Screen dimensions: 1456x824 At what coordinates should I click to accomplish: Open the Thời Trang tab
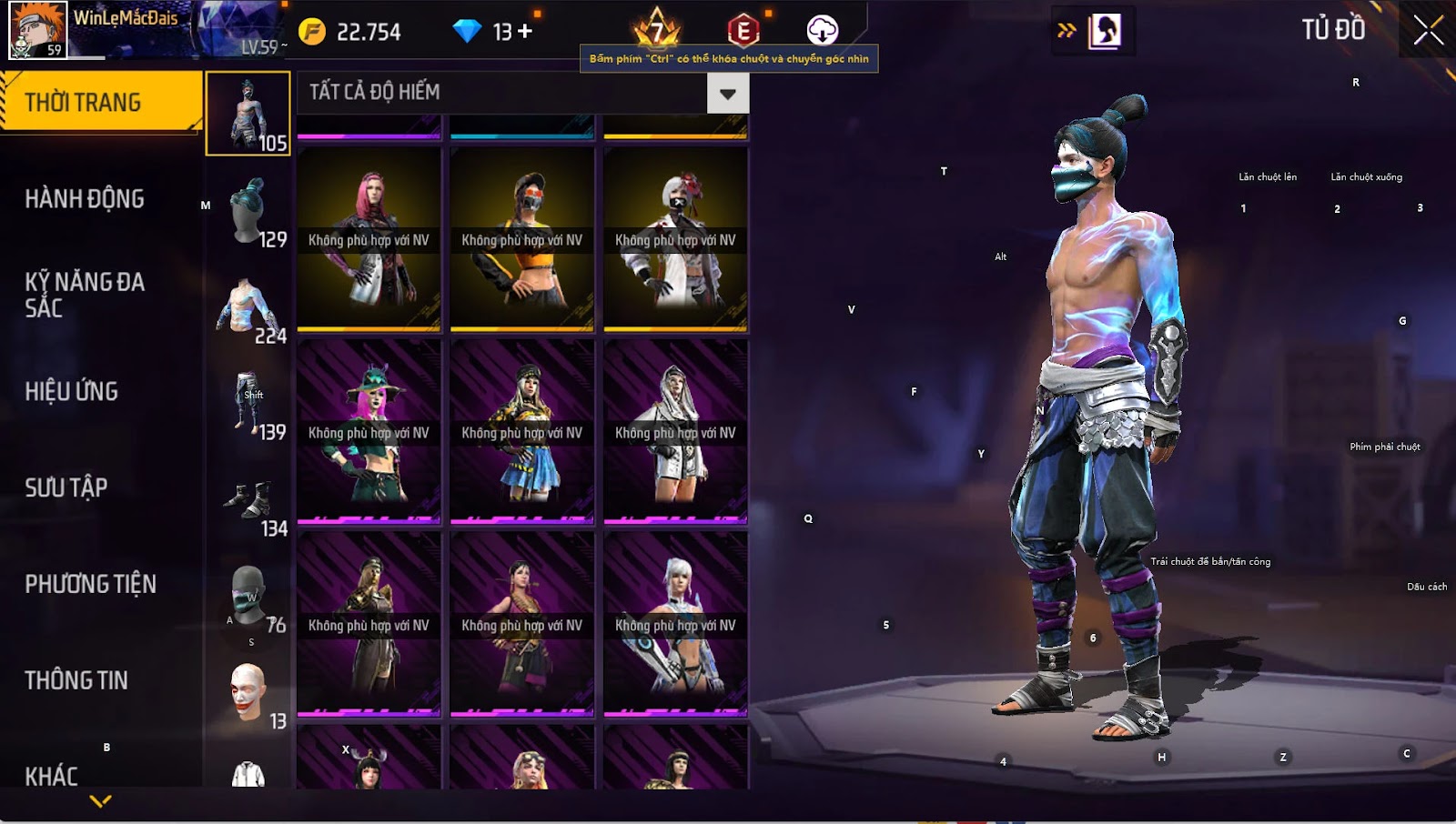(x=100, y=102)
